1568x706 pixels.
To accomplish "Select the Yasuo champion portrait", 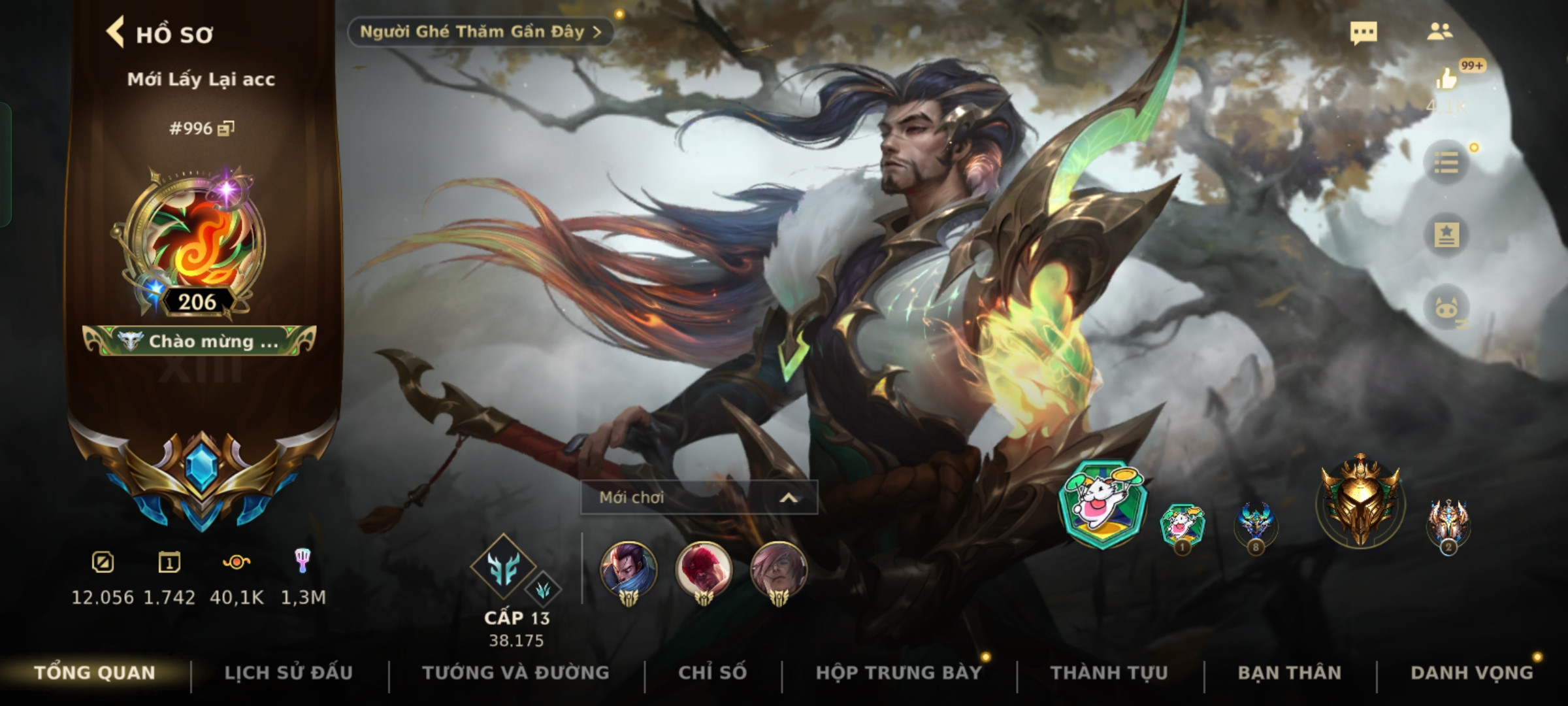I will coord(629,570).
